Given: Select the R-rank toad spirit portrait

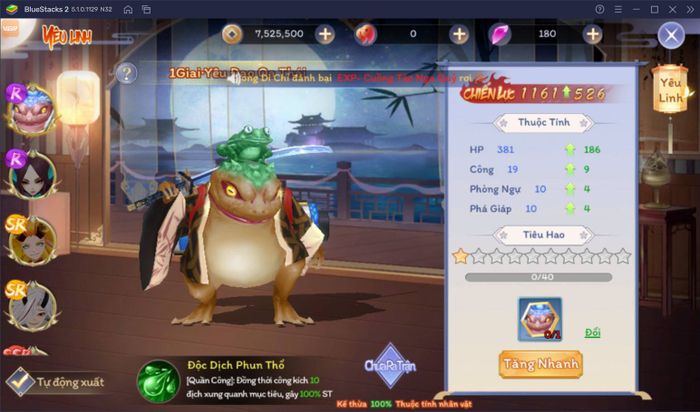Looking at the screenshot, I should pos(32,108).
